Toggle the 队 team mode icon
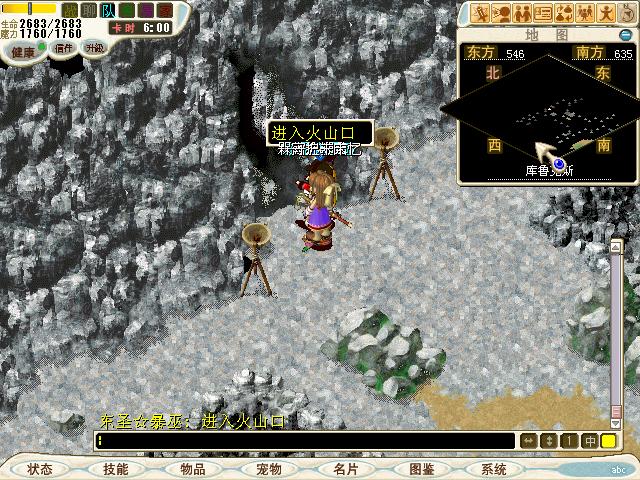Viewport: 640px width, 480px height. tap(108, 10)
